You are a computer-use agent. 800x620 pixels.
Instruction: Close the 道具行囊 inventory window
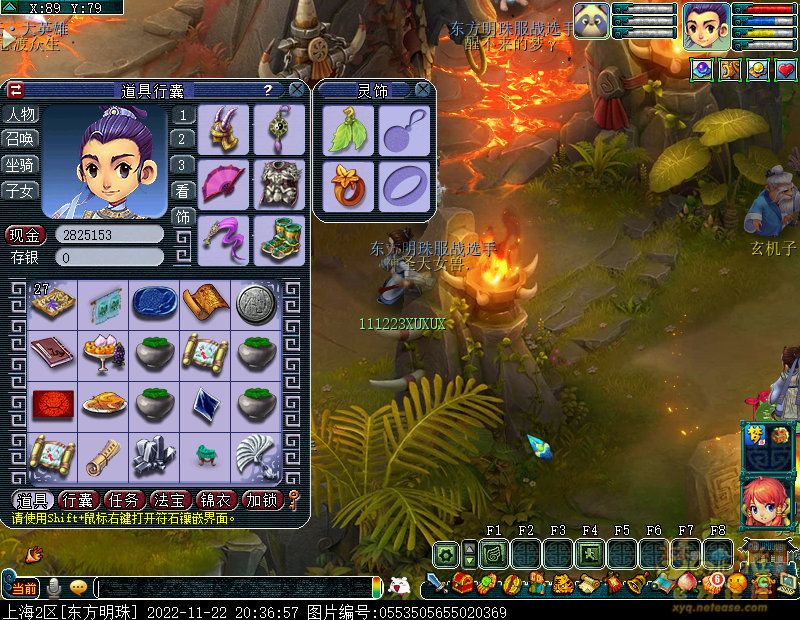[x=297, y=90]
